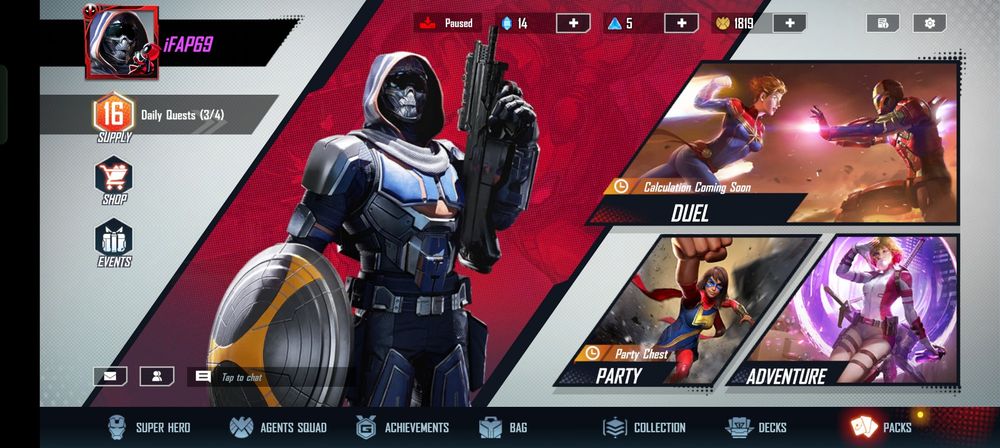Open the Packs tab
Screen dimensions: 1000x448
tap(882, 427)
